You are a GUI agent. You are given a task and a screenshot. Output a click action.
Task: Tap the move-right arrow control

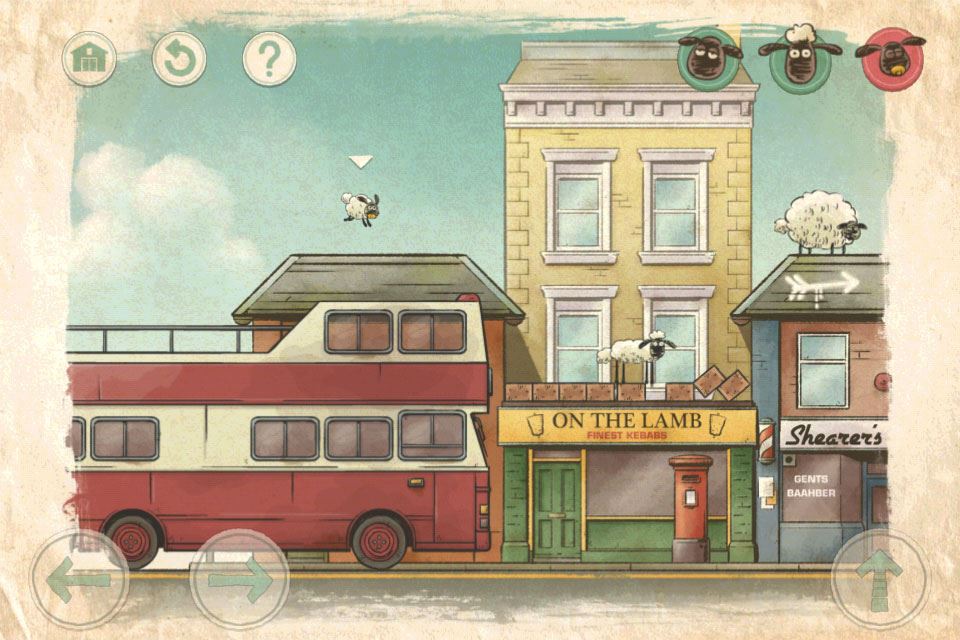(239, 578)
